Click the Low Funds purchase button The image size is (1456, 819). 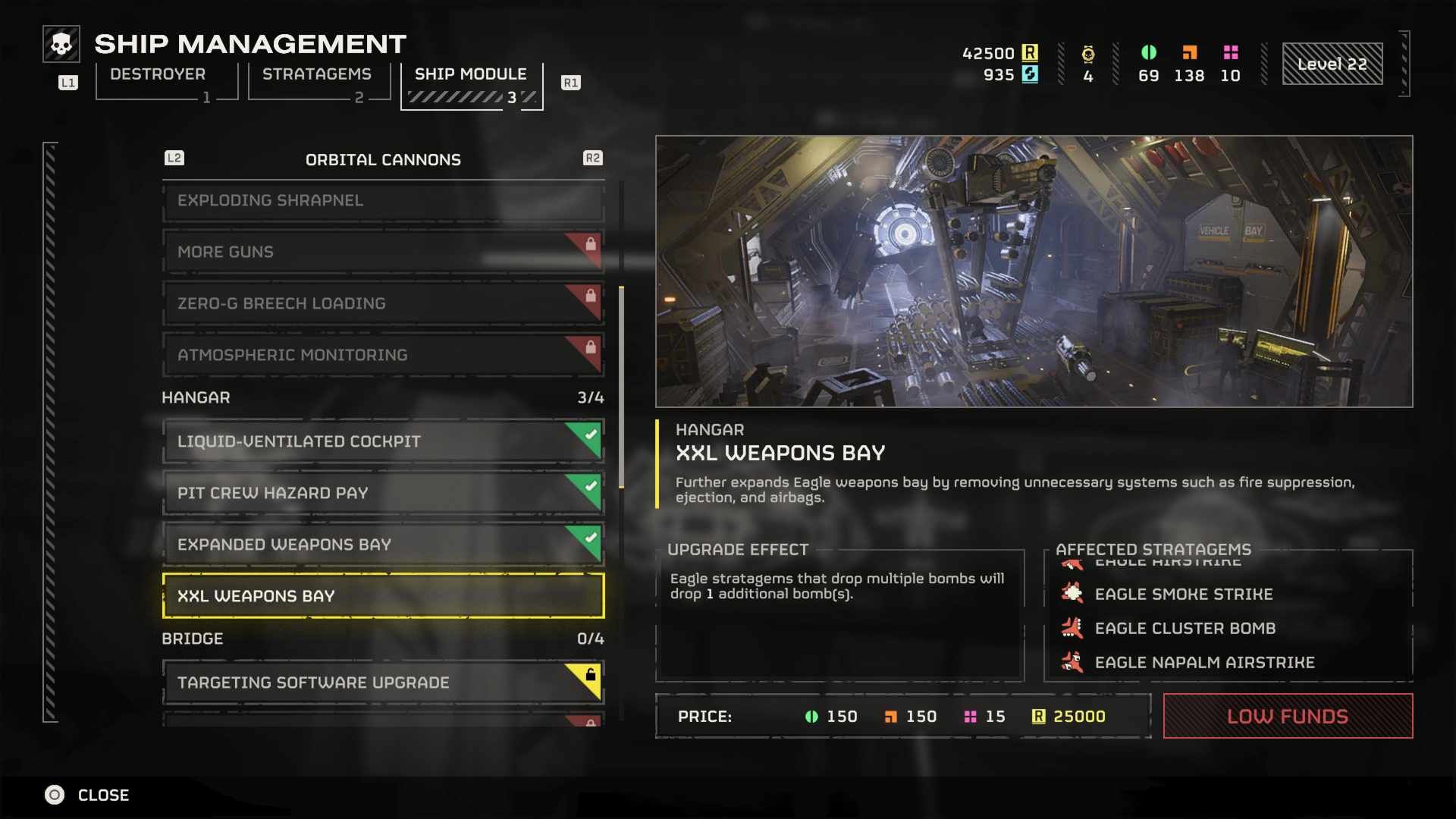tap(1288, 717)
